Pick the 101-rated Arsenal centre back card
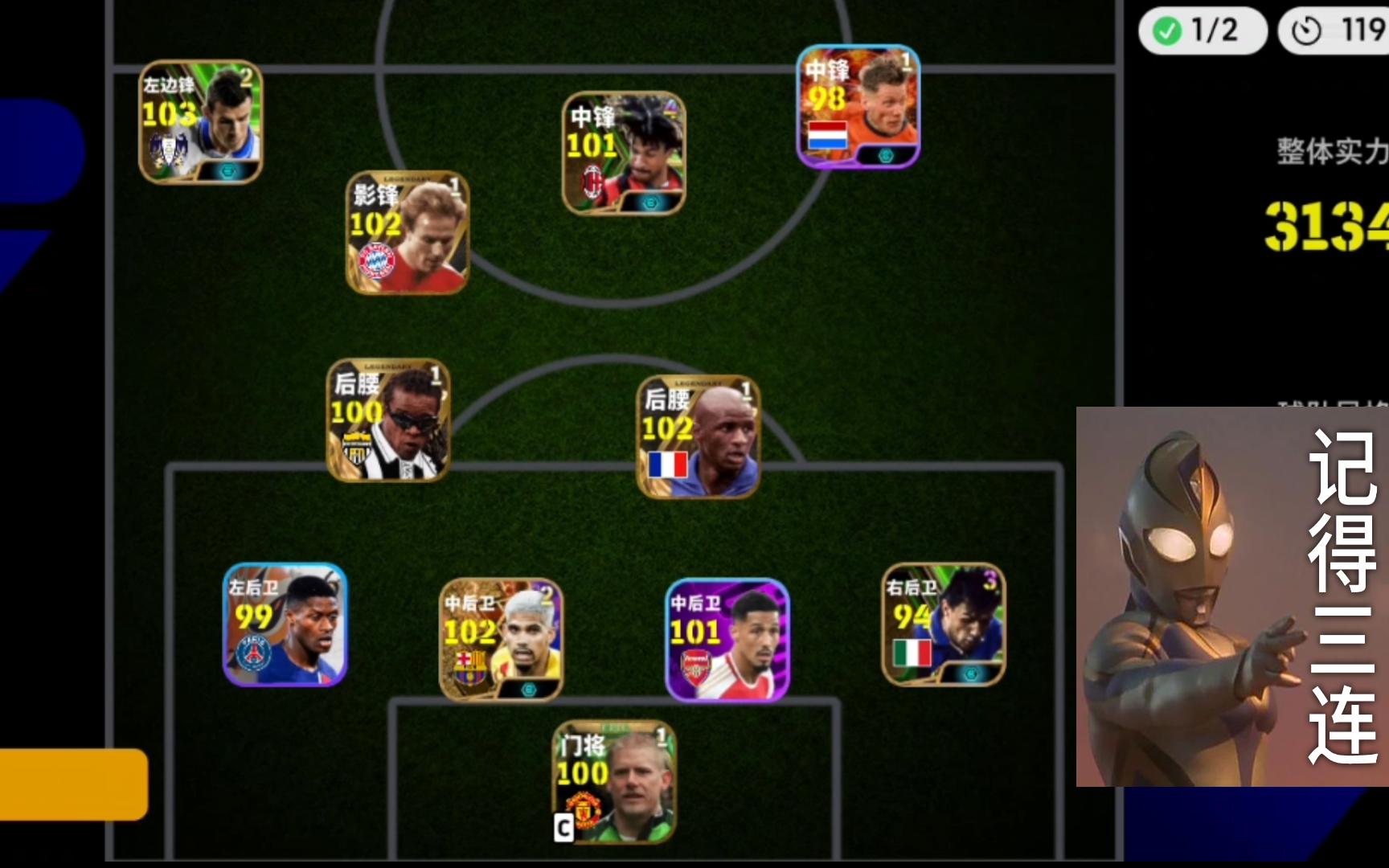 (727, 640)
